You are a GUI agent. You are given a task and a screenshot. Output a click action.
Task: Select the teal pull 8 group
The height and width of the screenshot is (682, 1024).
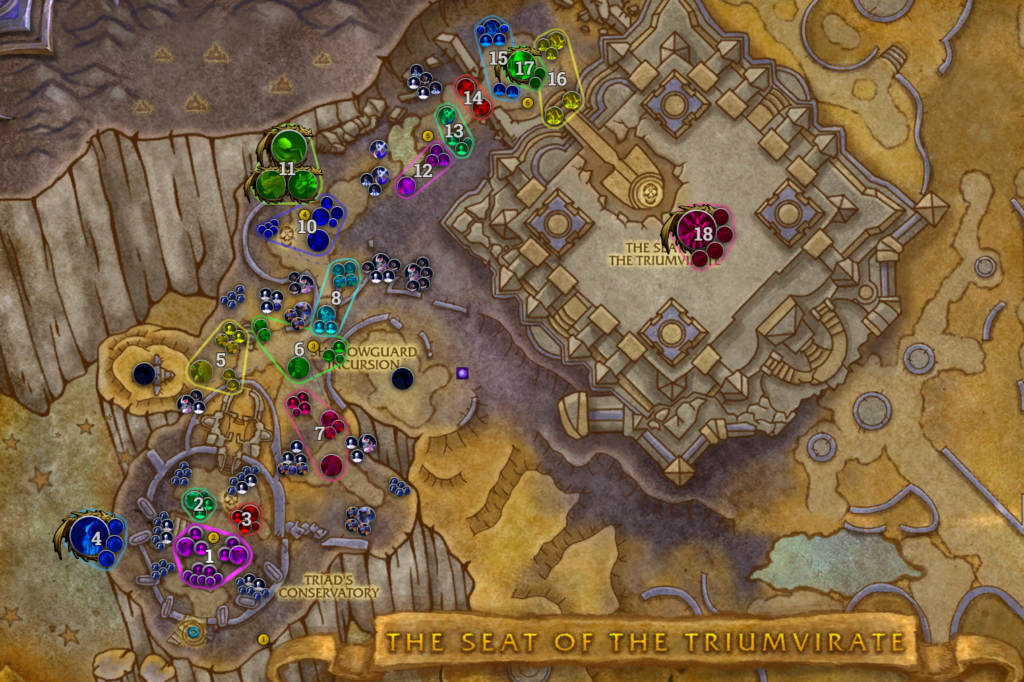pos(336,296)
